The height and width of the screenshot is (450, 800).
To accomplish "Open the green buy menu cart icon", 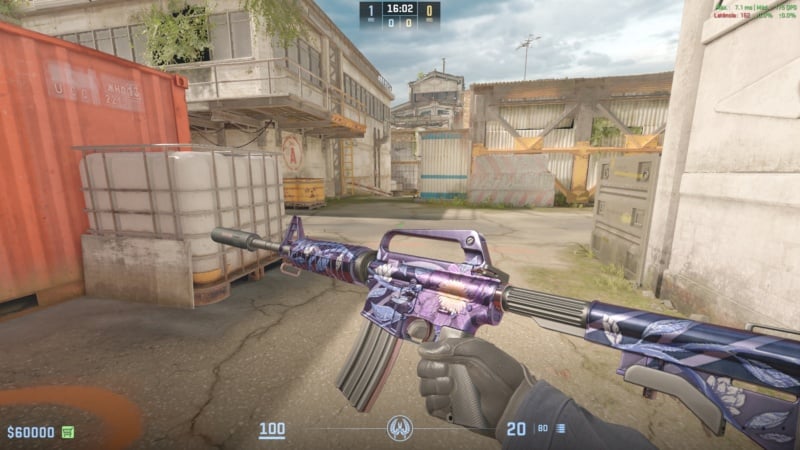I will tap(68, 432).
